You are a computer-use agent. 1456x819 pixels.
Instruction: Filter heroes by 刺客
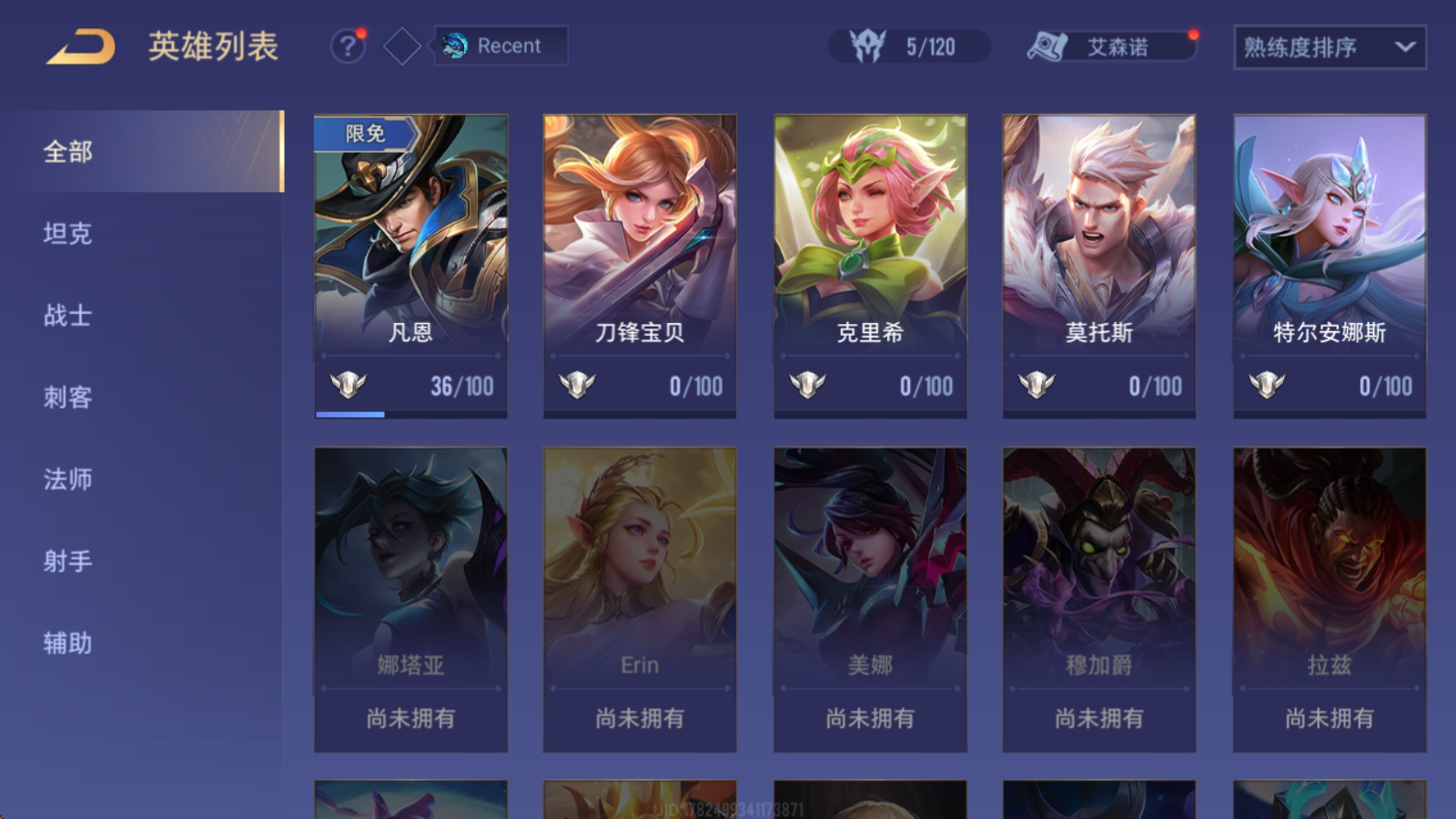(68, 398)
